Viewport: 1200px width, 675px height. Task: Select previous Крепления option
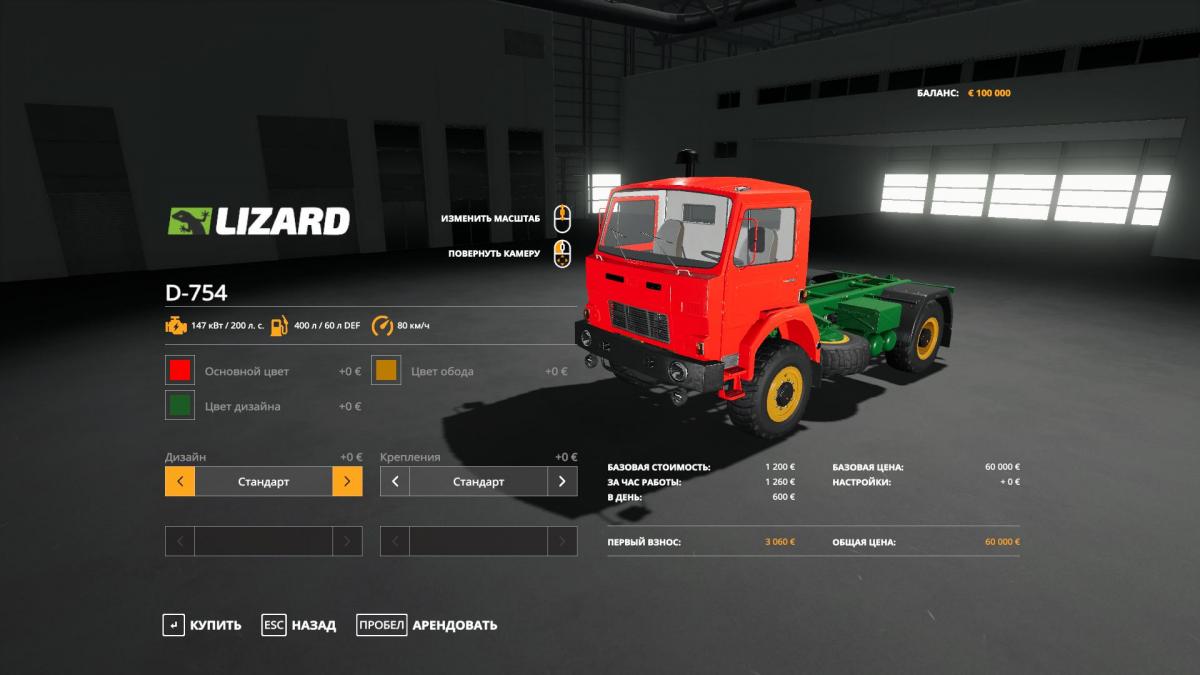[x=395, y=482]
